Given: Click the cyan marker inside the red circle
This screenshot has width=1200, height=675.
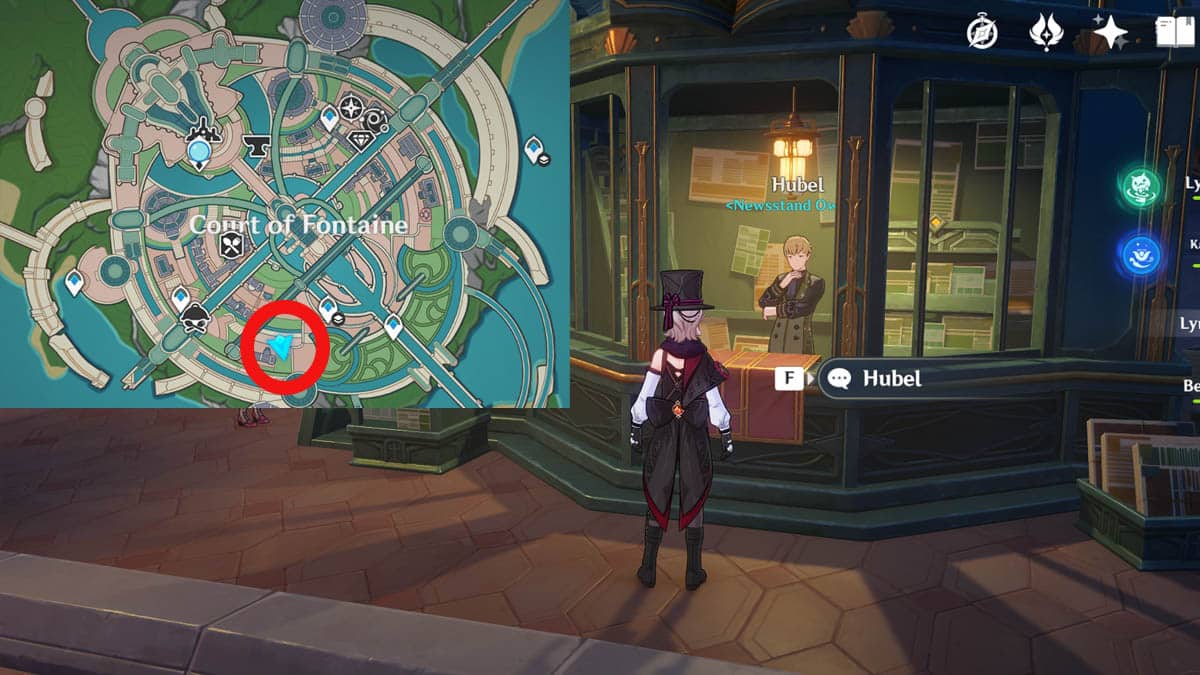Looking at the screenshot, I should pyautogui.click(x=281, y=346).
